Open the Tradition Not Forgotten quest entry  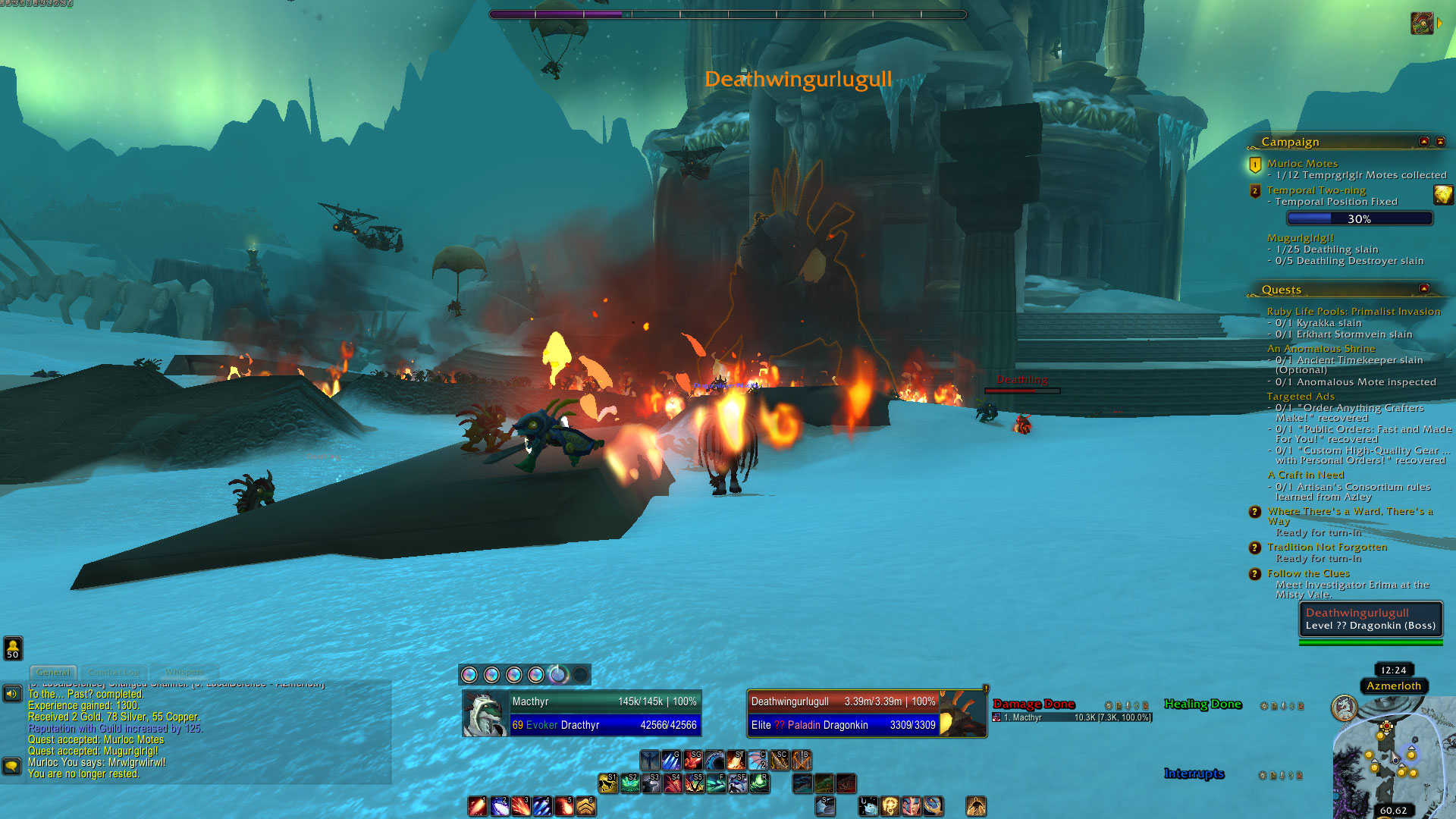pyautogui.click(x=1327, y=547)
